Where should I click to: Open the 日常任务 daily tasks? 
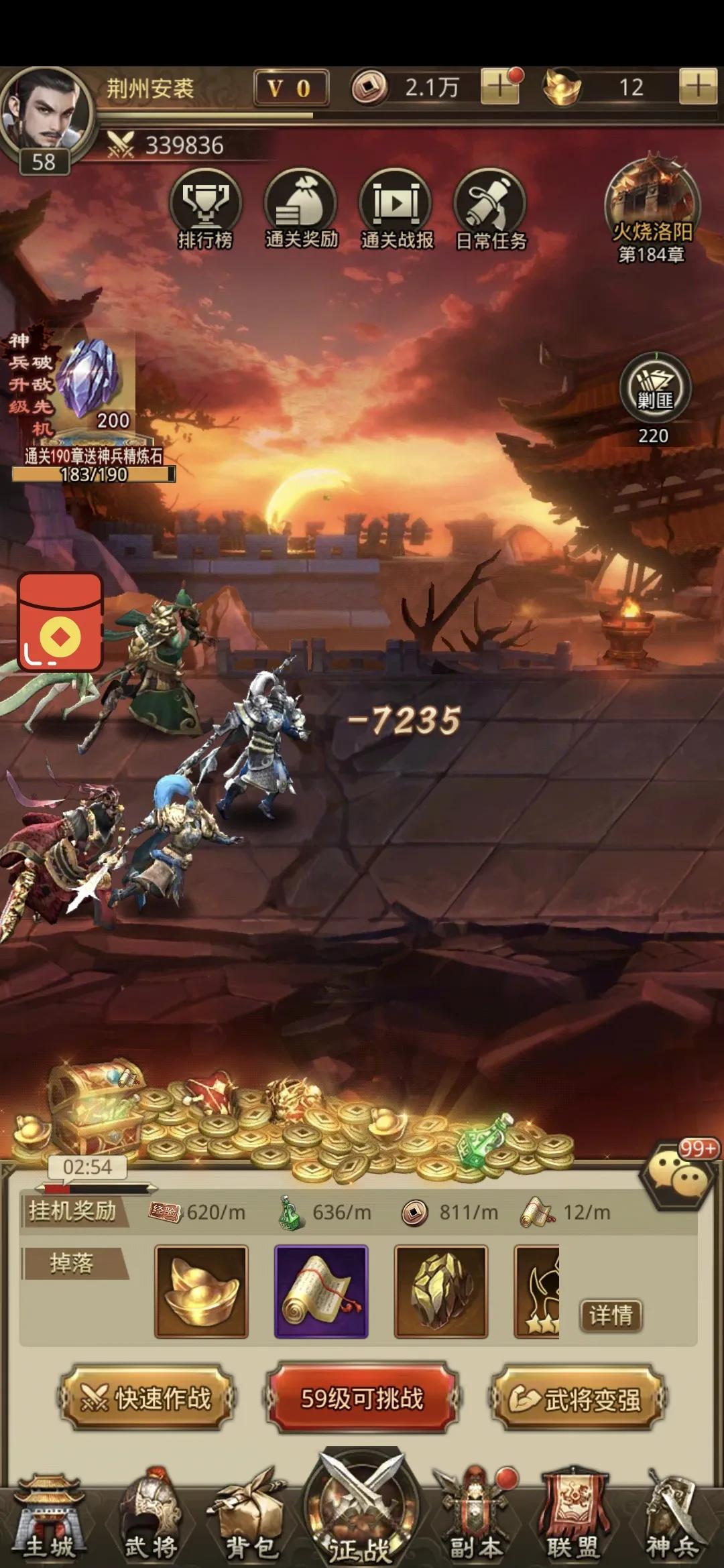pyautogui.click(x=491, y=209)
